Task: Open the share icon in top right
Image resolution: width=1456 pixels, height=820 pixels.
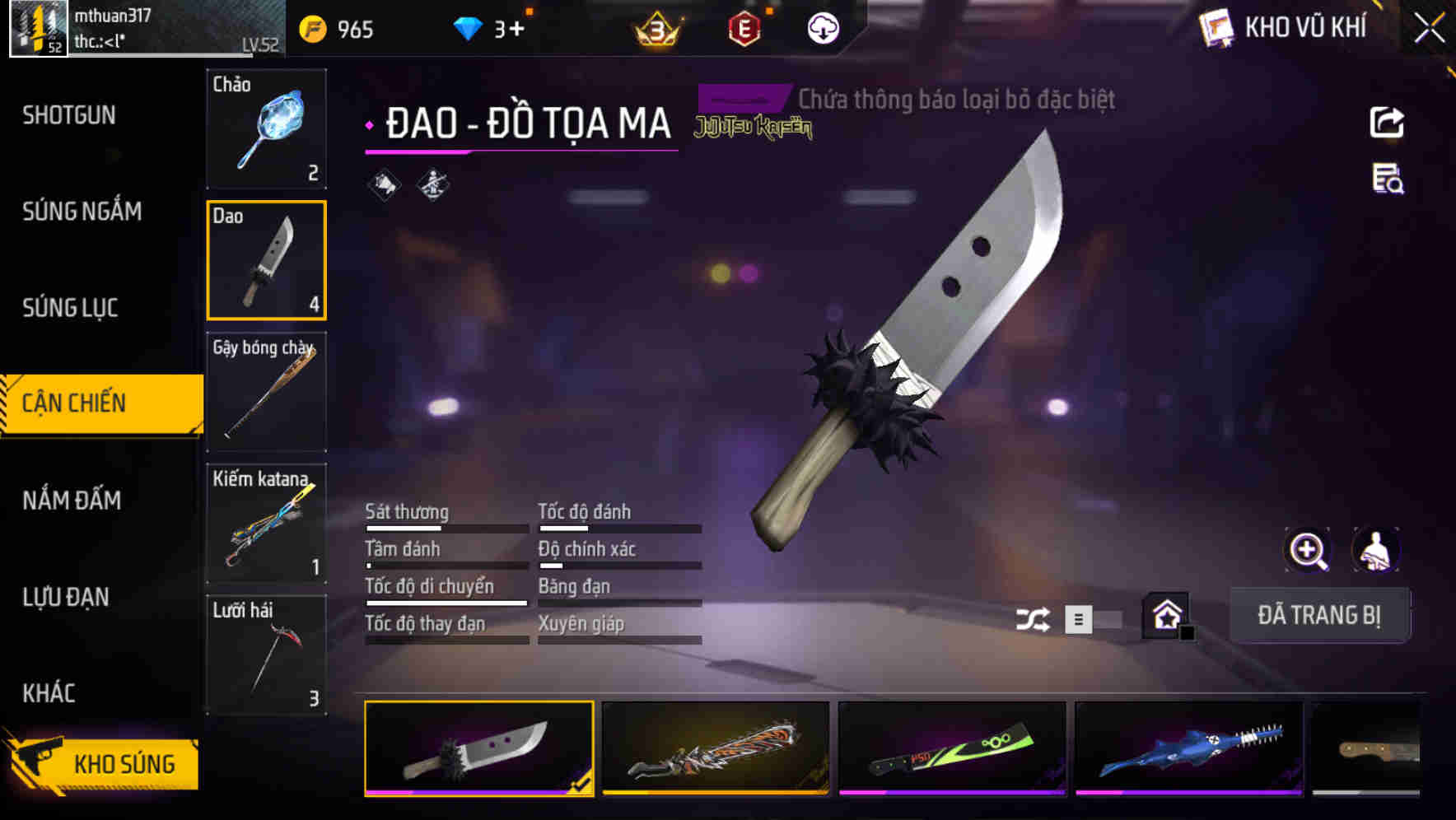Action: pos(1388,122)
